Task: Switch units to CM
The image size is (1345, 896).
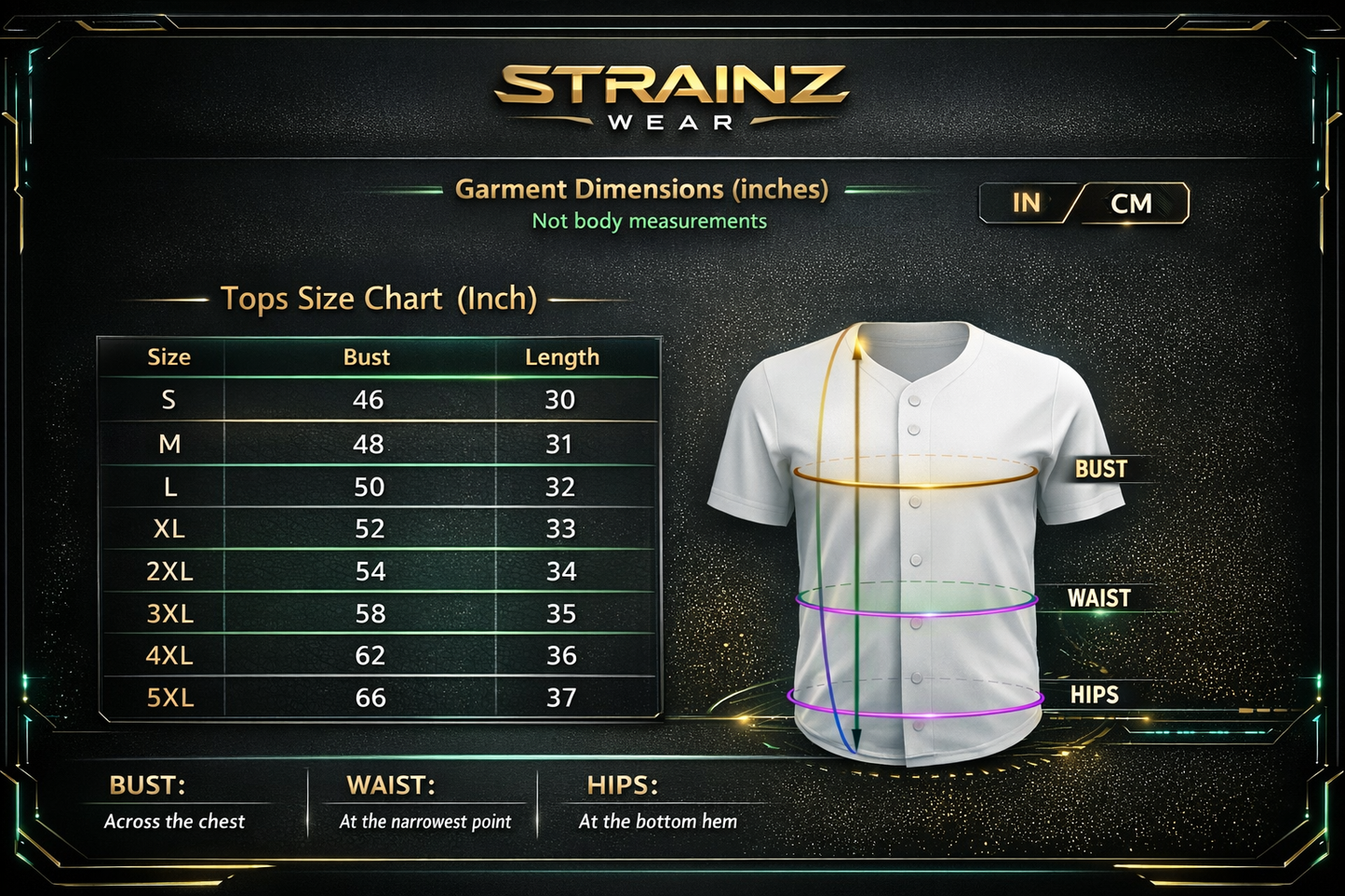Action: click(1131, 204)
